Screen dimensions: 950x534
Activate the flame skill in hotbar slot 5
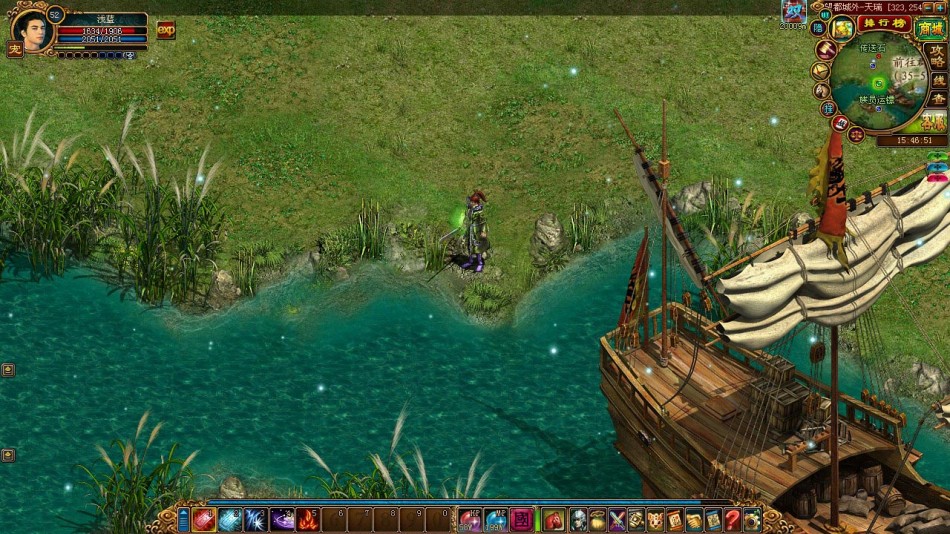coord(308,519)
